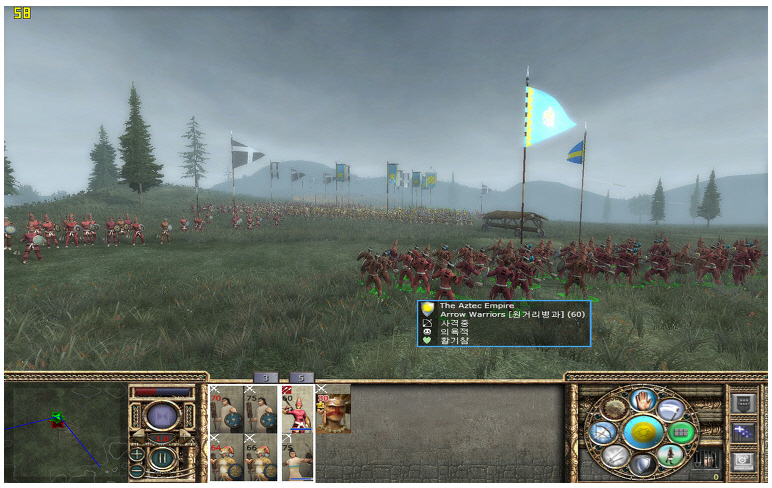Select the red-dressed unit card with 60 soldiers
The width and height of the screenshot is (772, 488).
(297, 409)
